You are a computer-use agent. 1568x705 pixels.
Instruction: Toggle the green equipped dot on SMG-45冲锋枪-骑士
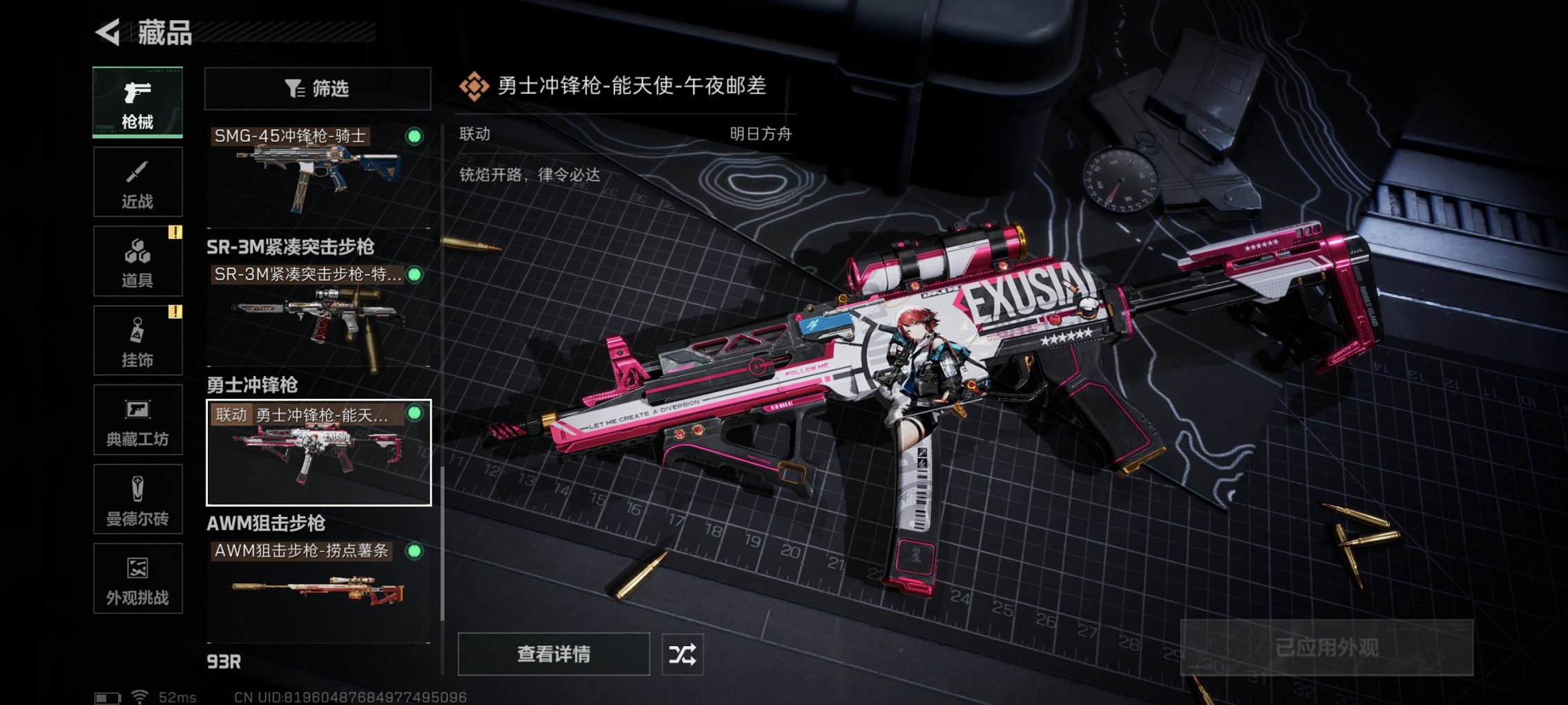[415, 137]
